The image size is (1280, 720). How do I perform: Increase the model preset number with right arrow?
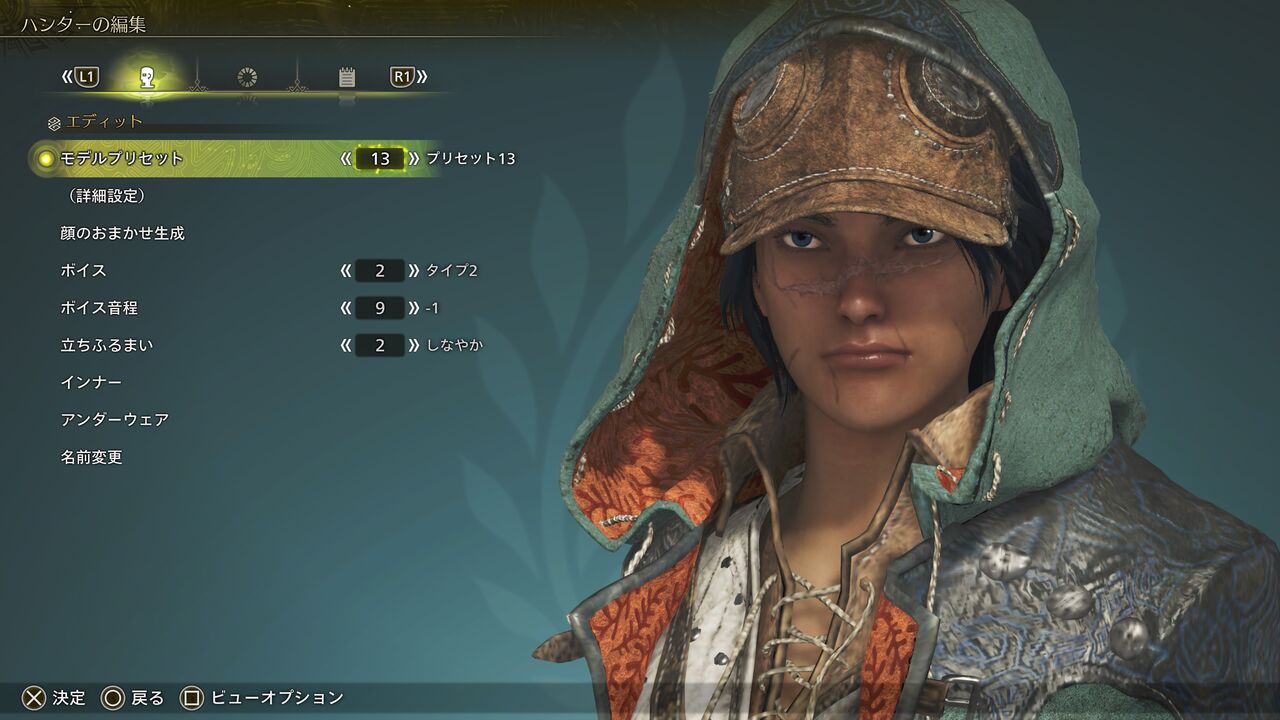coord(413,158)
